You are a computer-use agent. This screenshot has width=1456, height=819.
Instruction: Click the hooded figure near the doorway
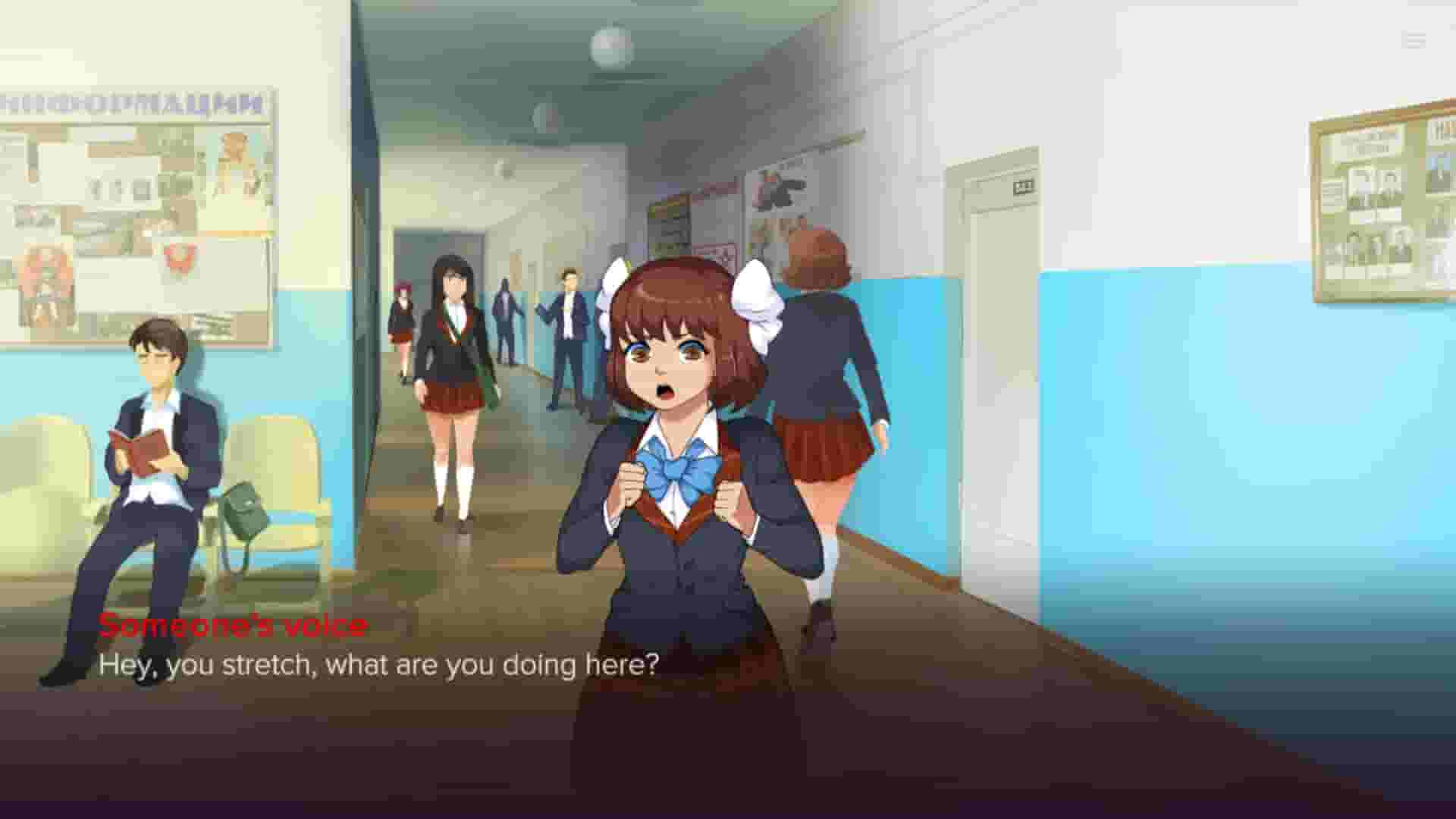tap(506, 318)
